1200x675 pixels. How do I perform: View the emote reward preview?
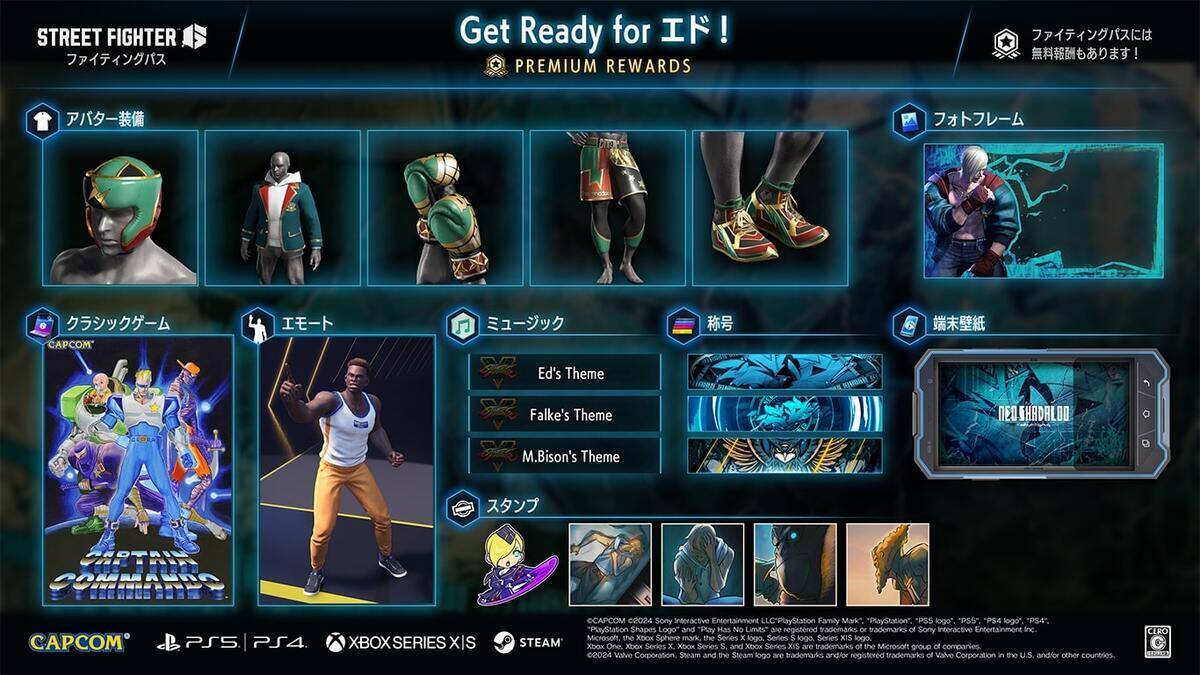(x=347, y=470)
